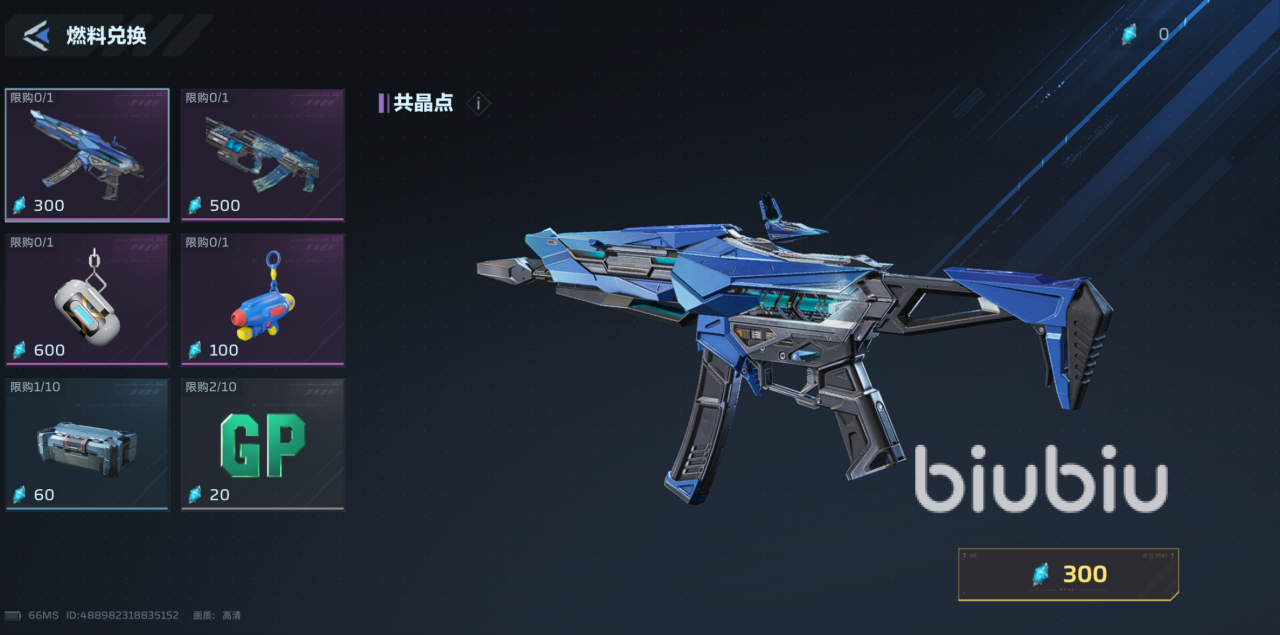Select the white canister charm priced 600
The width and height of the screenshot is (1280, 635).
pyautogui.click(x=87, y=299)
